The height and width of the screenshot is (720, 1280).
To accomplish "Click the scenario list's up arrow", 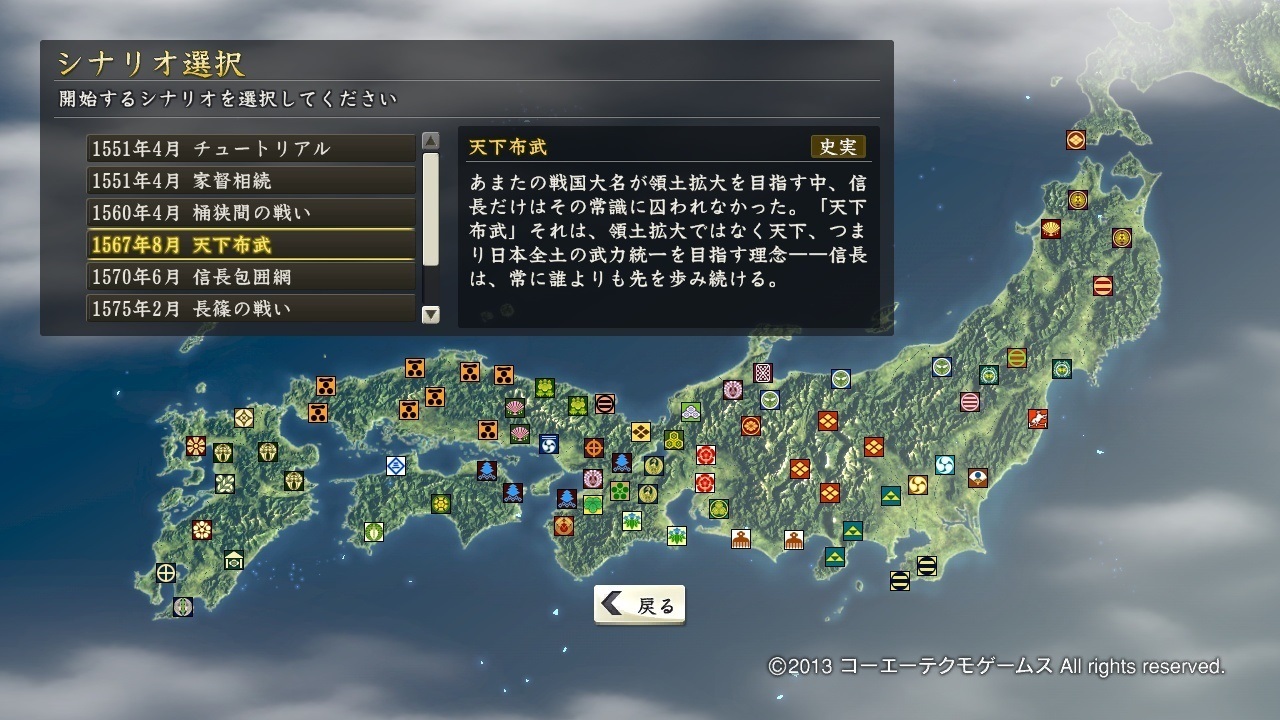I will [431, 141].
